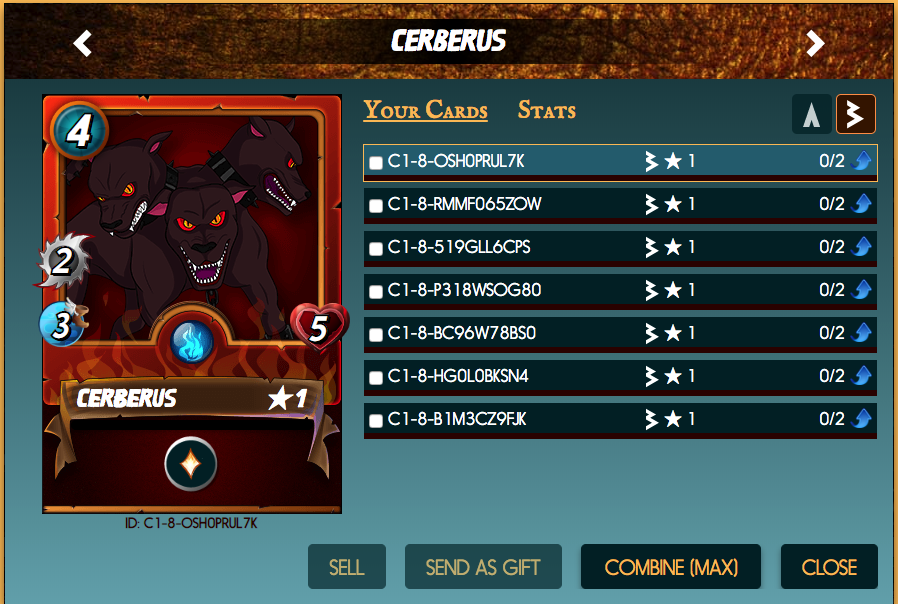Check the box for card C1-8-RMMF065ZOW

click(x=376, y=206)
